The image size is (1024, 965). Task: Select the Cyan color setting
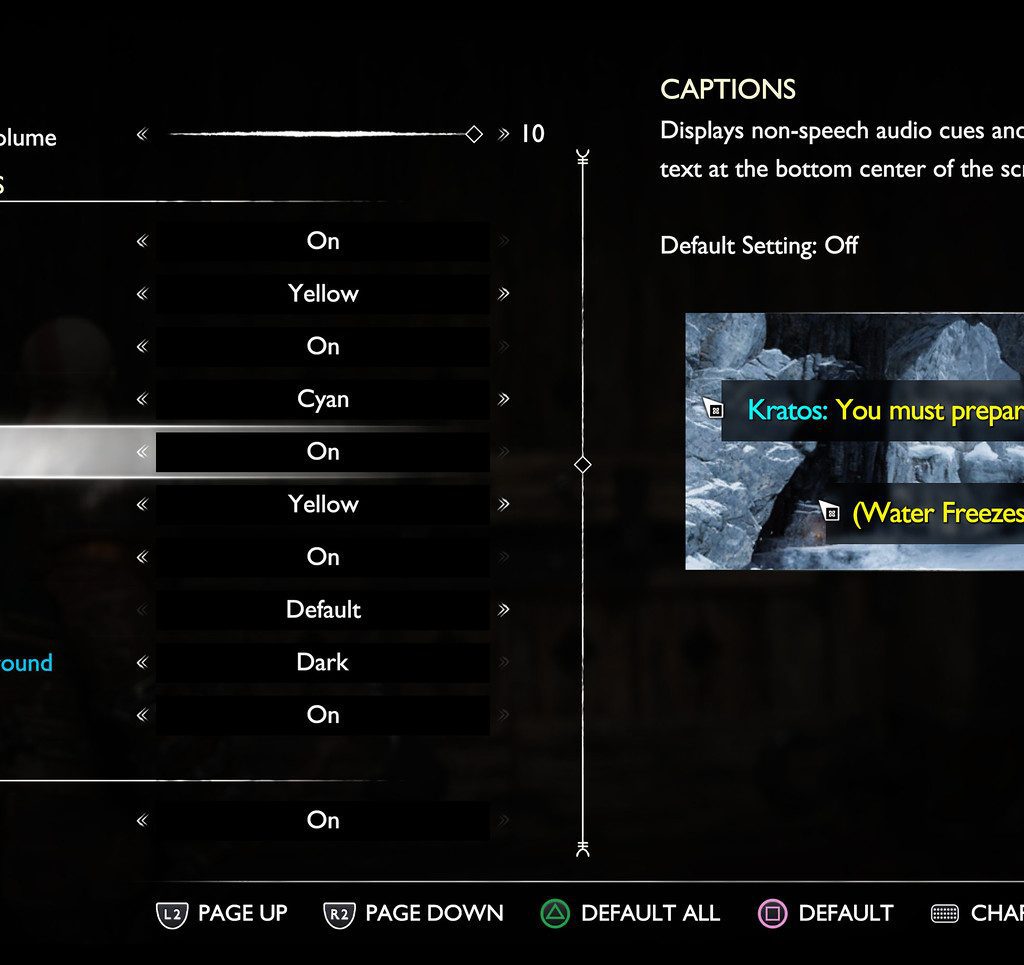323,399
